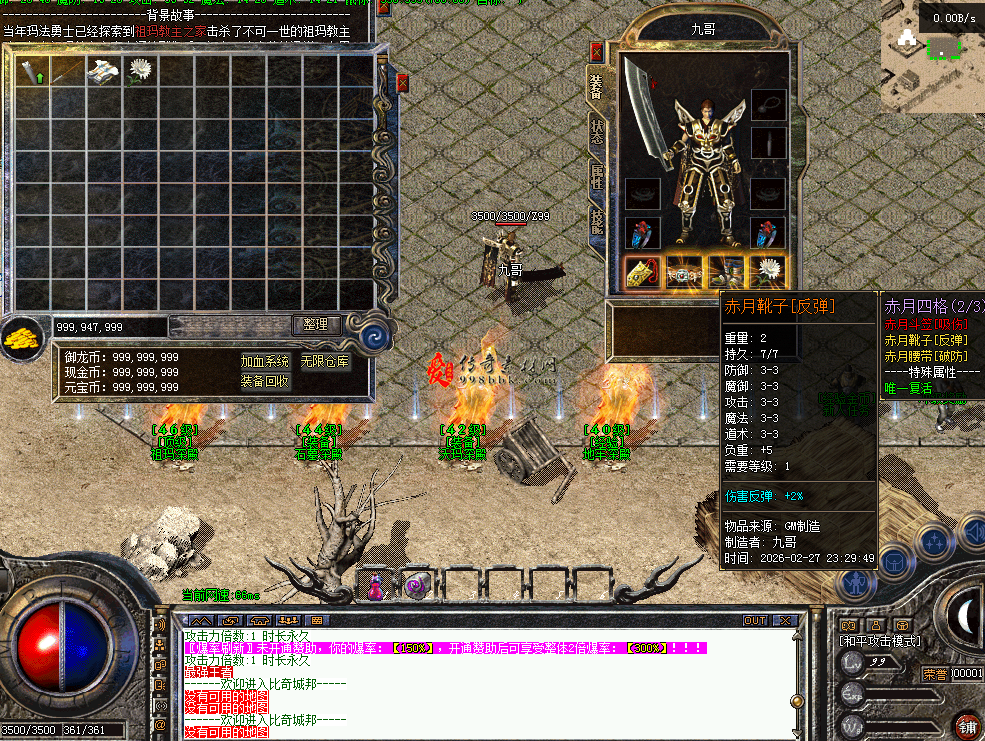Screen dimensions: 985x741
Task: Click the equipped yellow talisman slot
Action: coord(641,272)
